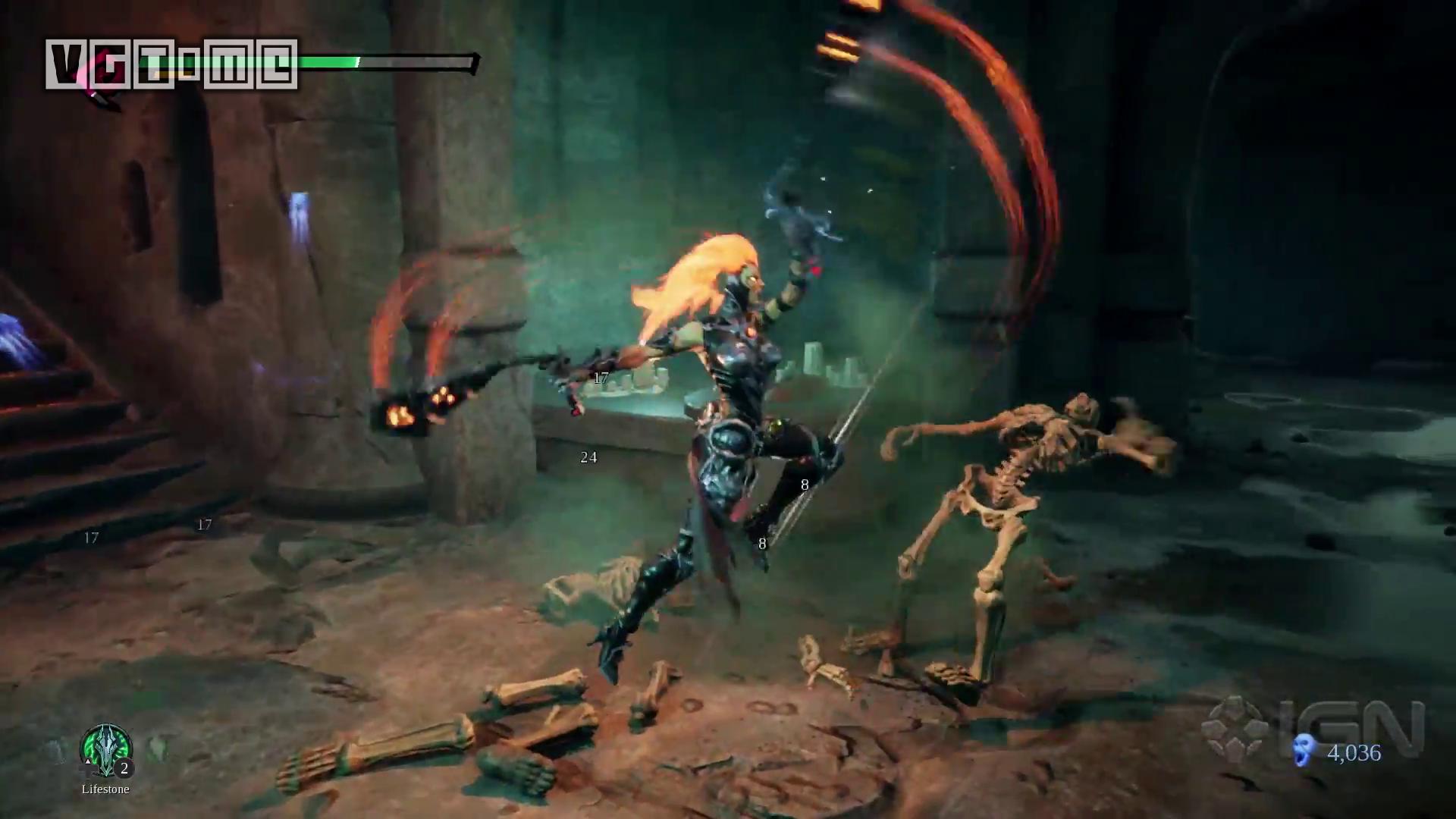Select the green Lifestone item icon
The height and width of the screenshot is (819, 1456).
106,750
